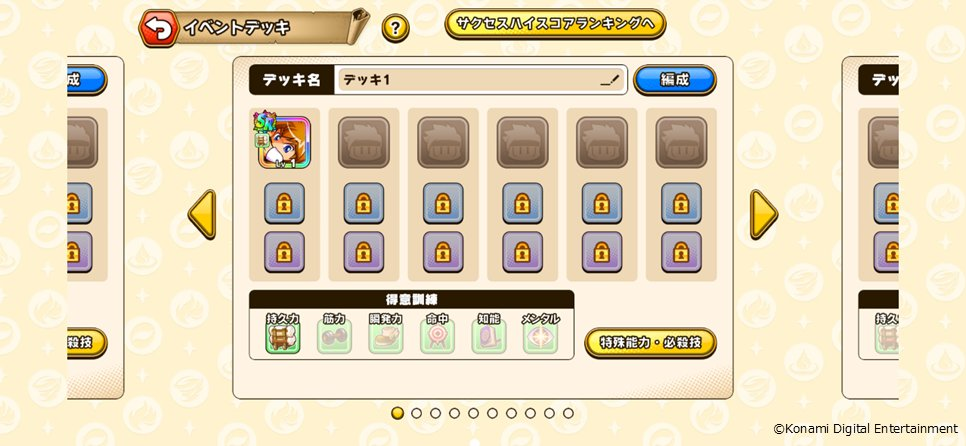Click the blue 編成 formation button
Screen dimensions: 966x446
[x=675, y=80]
